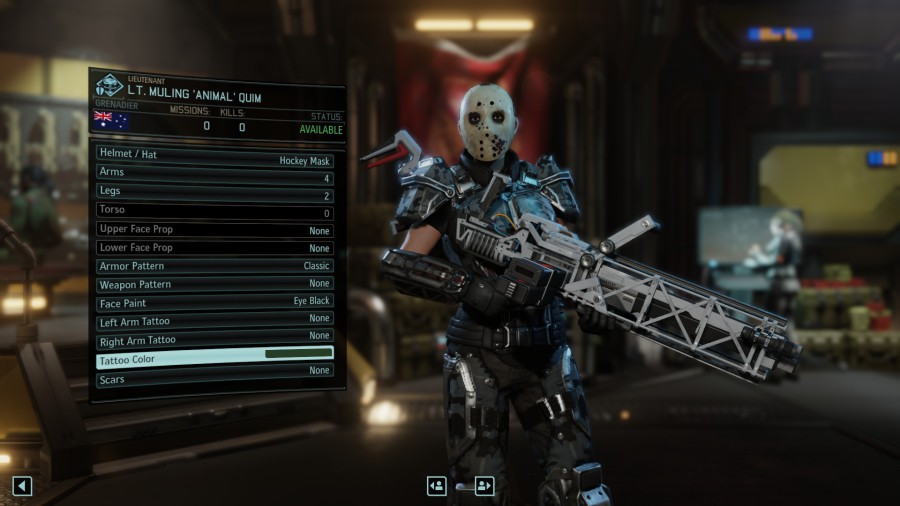Image resolution: width=900 pixels, height=506 pixels.
Task: Open the Torso option
Action: tap(214, 211)
